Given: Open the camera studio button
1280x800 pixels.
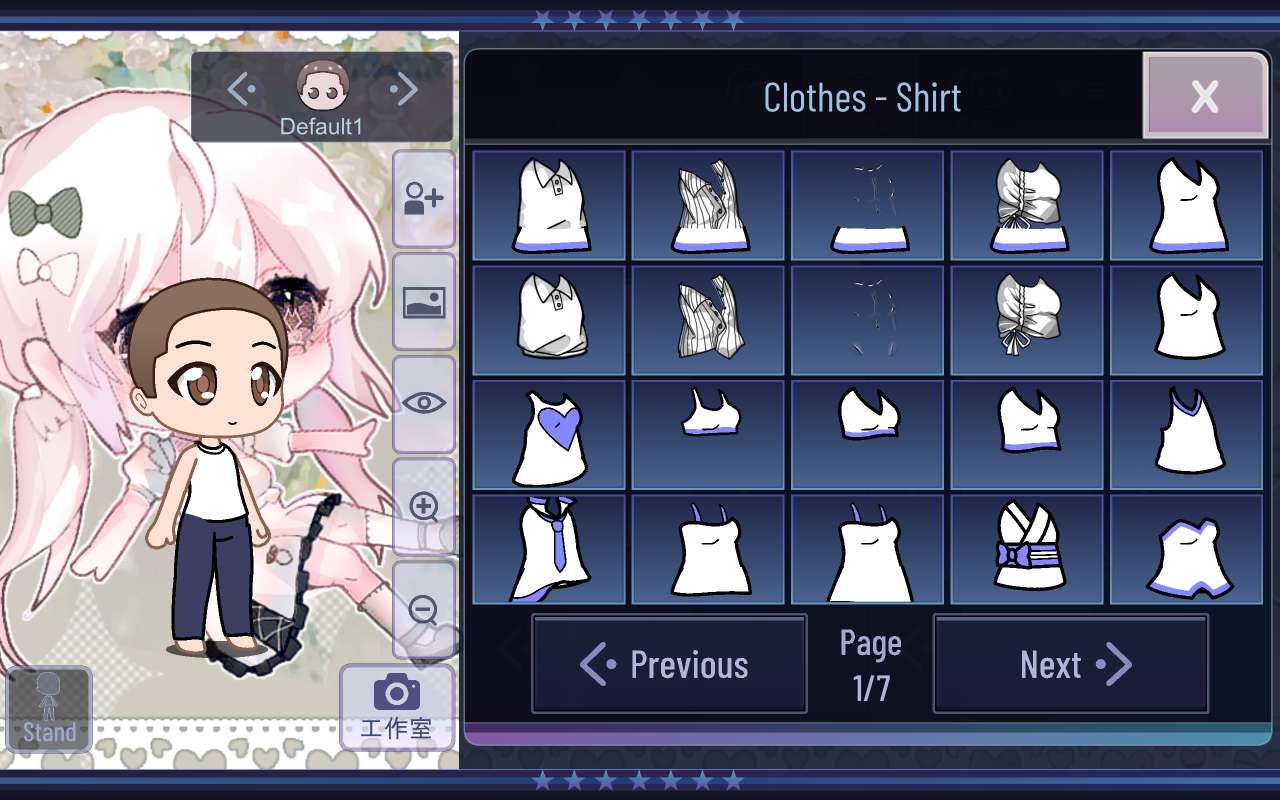Looking at the screenshot, I should click(396, 706).
